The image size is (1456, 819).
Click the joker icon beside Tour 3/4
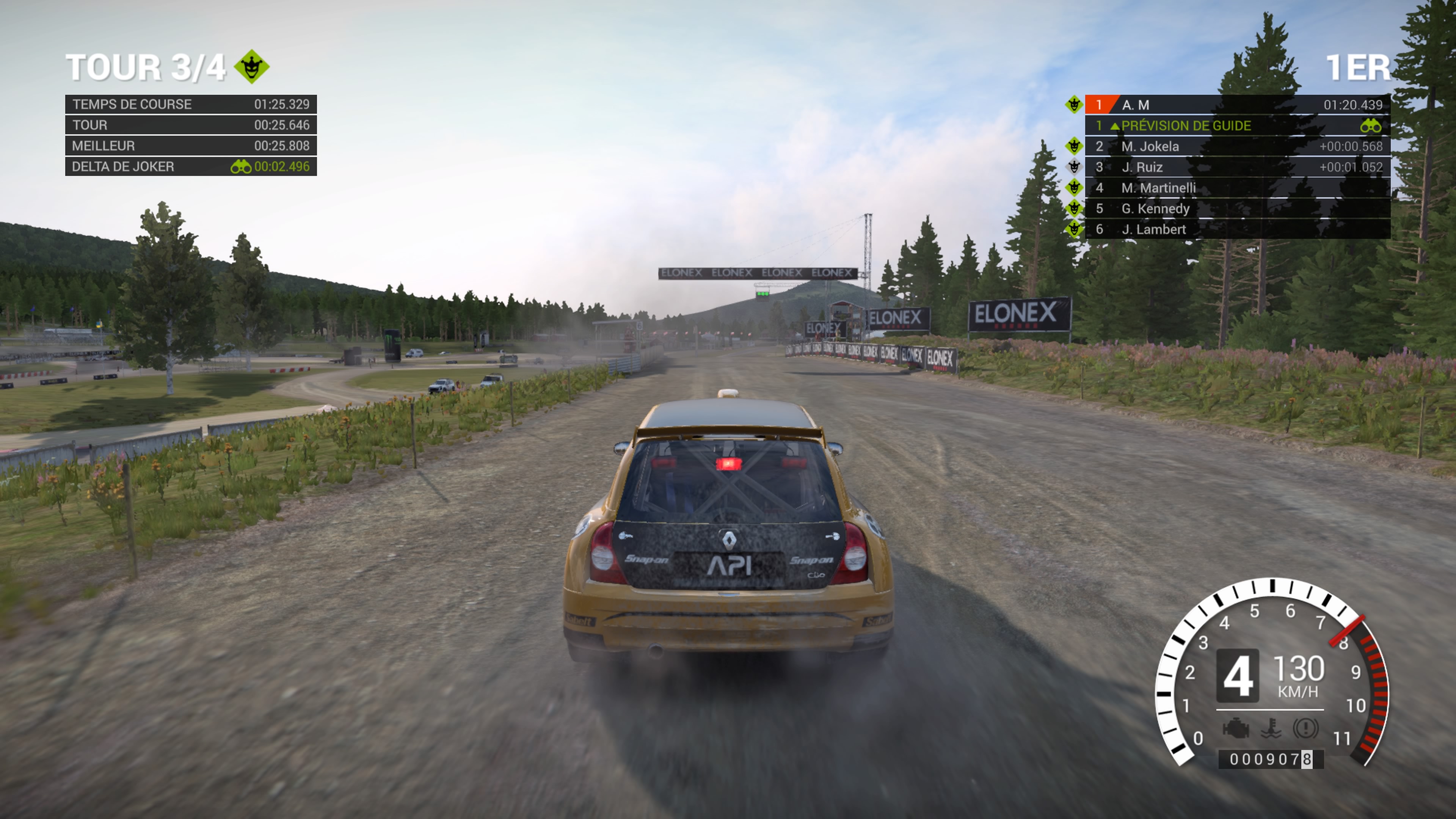click(x=251, y=67)
